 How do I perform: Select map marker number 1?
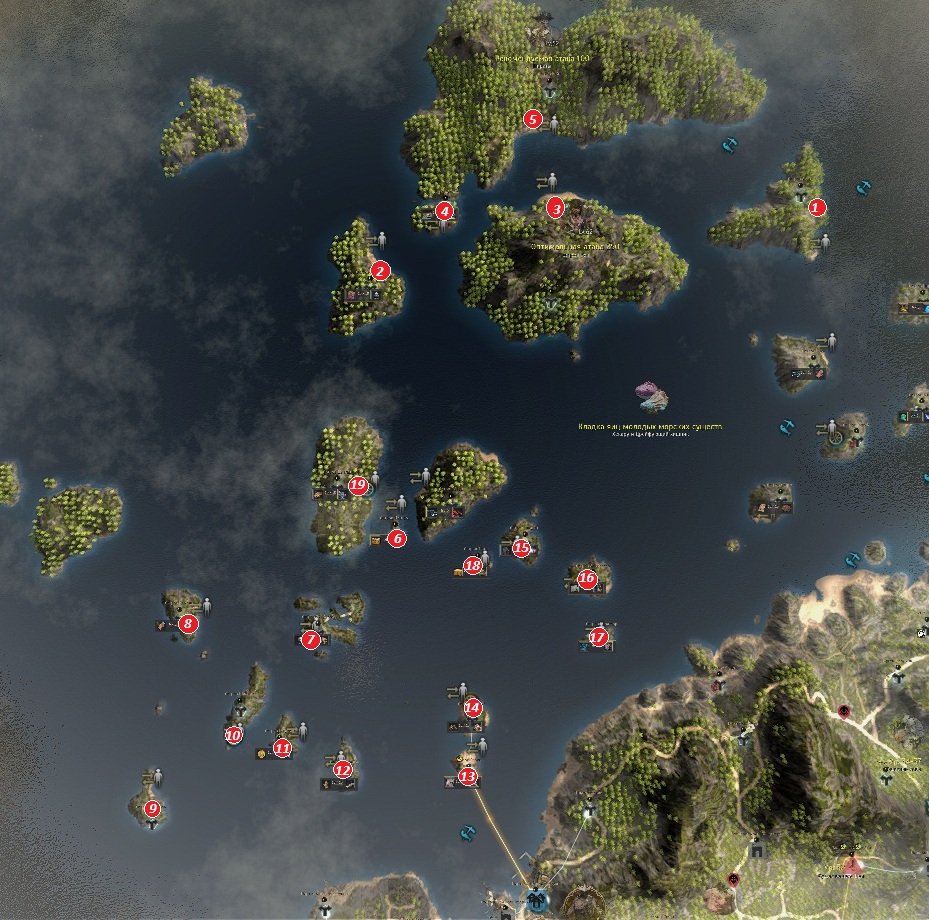817,208
